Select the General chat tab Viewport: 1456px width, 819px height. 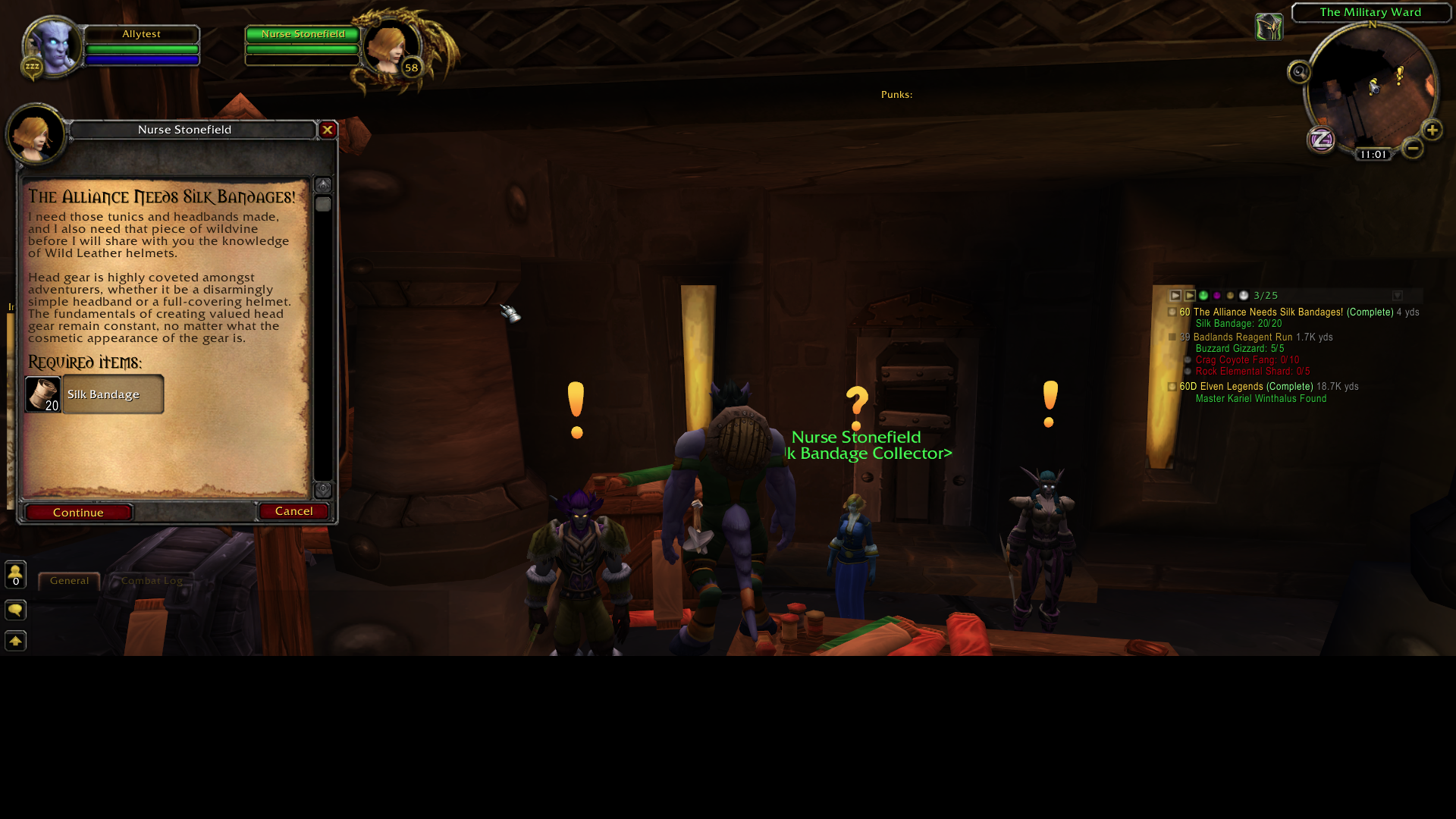[68, 580]
